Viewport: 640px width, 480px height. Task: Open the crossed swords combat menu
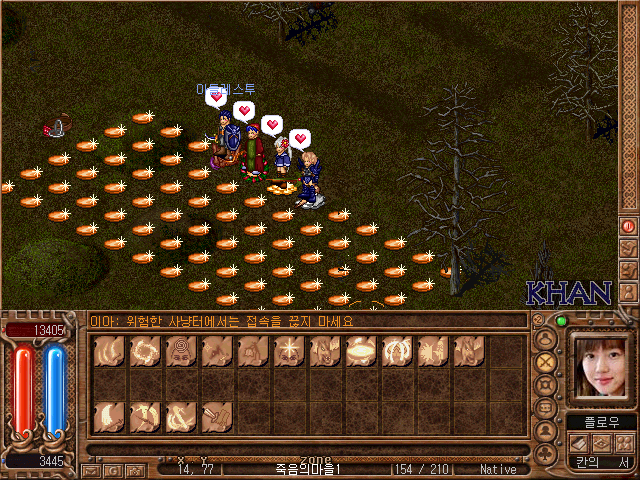pos(545,362)
